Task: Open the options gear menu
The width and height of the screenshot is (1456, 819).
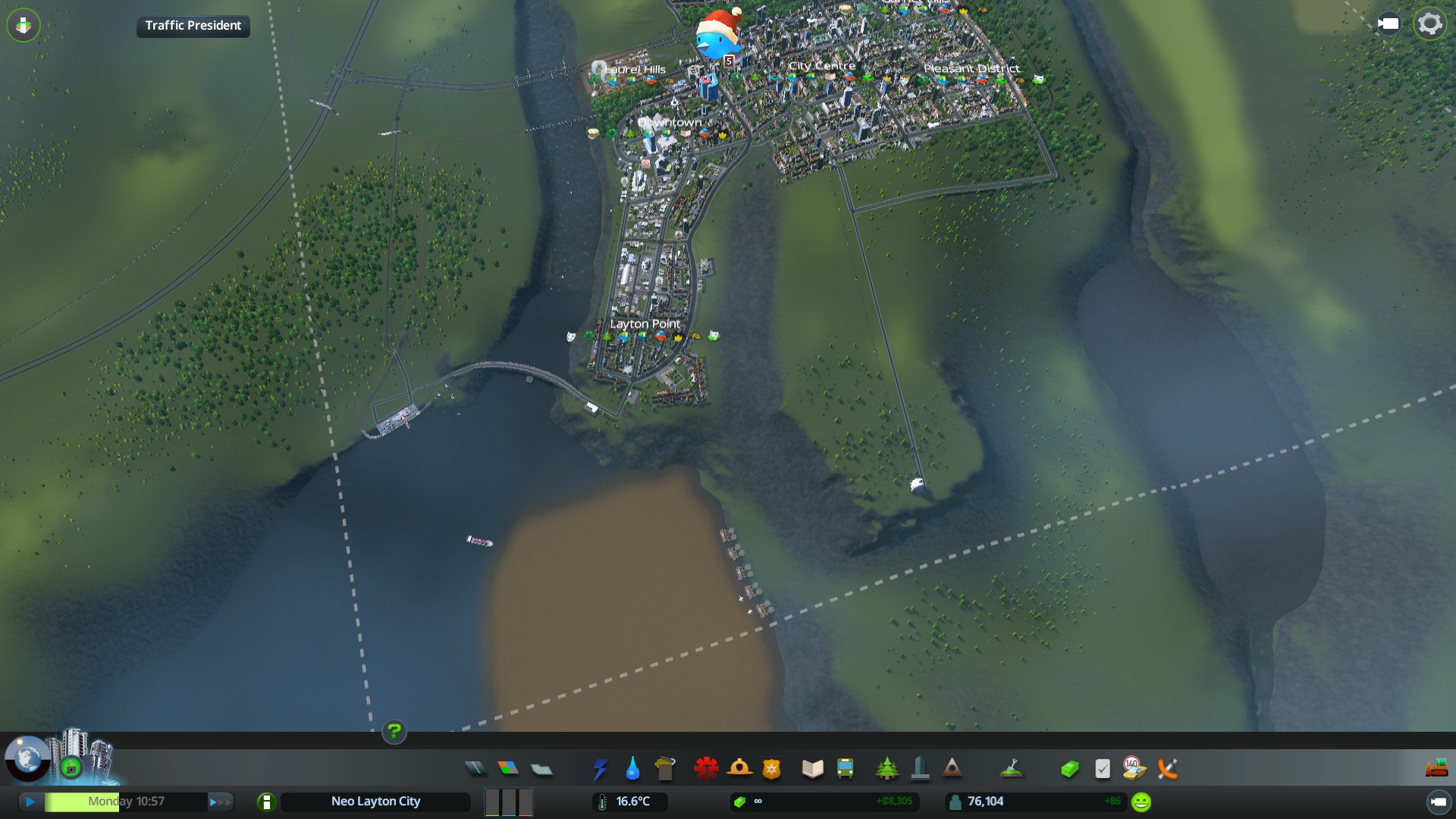Action: coord(1429,24)
